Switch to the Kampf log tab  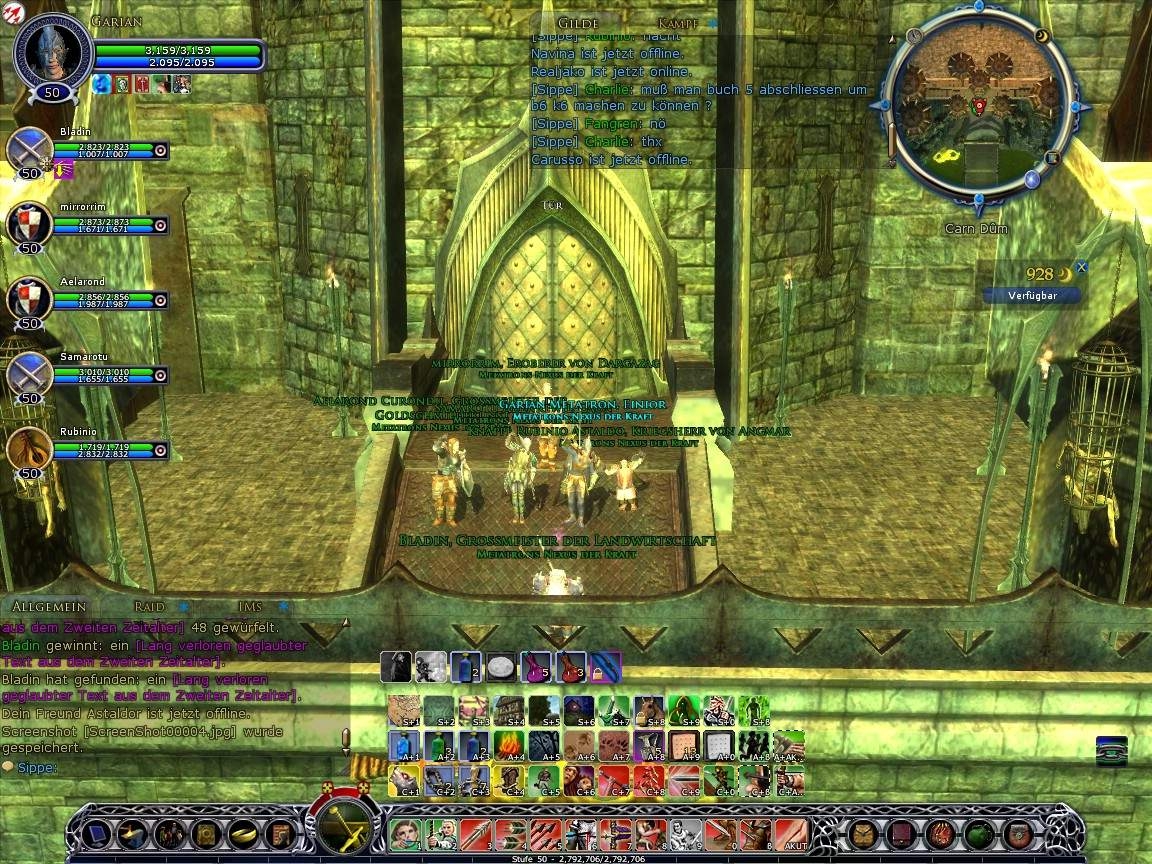pos(678,22)
